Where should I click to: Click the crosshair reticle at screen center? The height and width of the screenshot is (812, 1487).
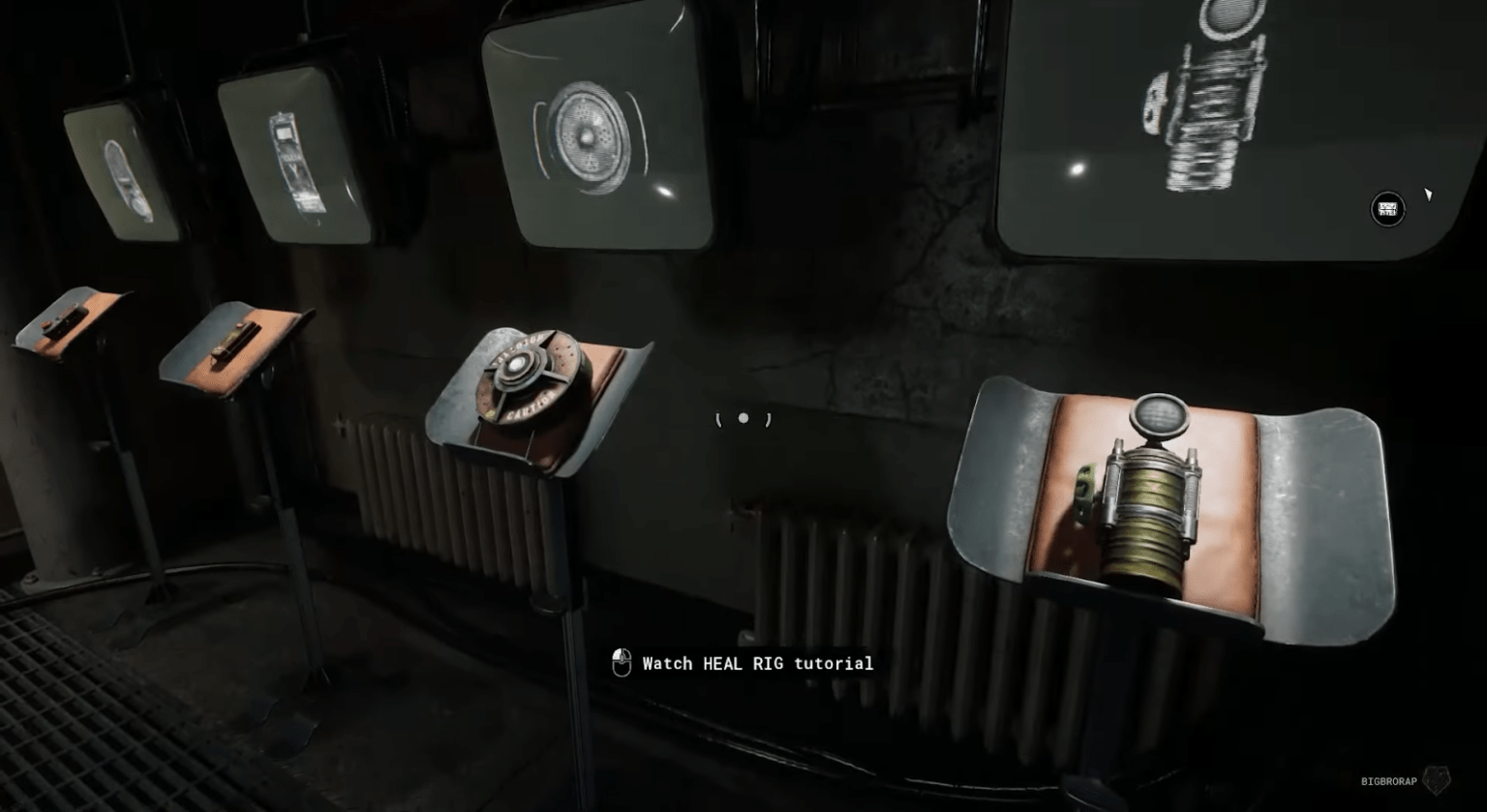point(743,419)
